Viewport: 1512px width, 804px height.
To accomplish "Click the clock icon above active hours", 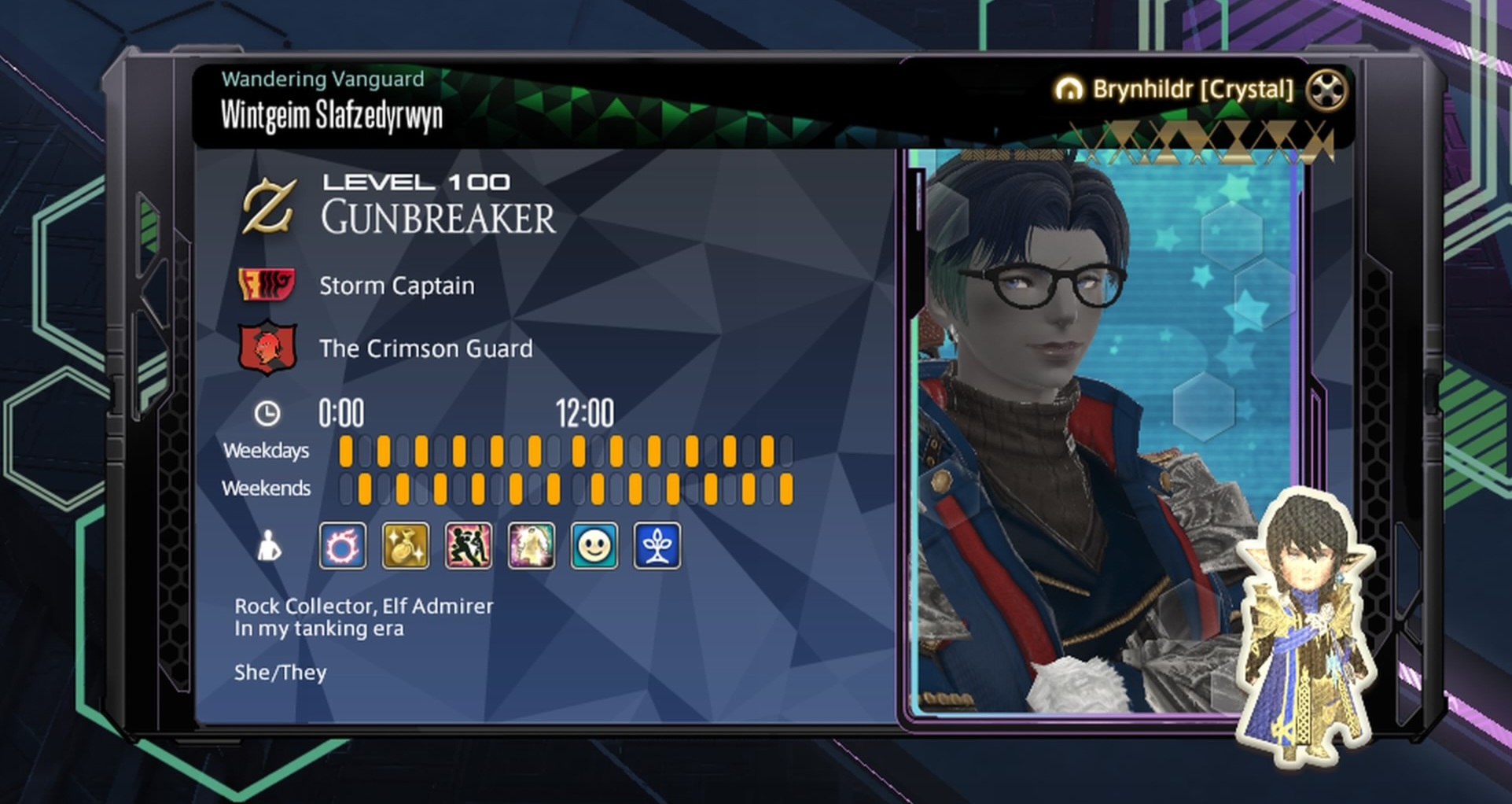I will coord(267,414).
